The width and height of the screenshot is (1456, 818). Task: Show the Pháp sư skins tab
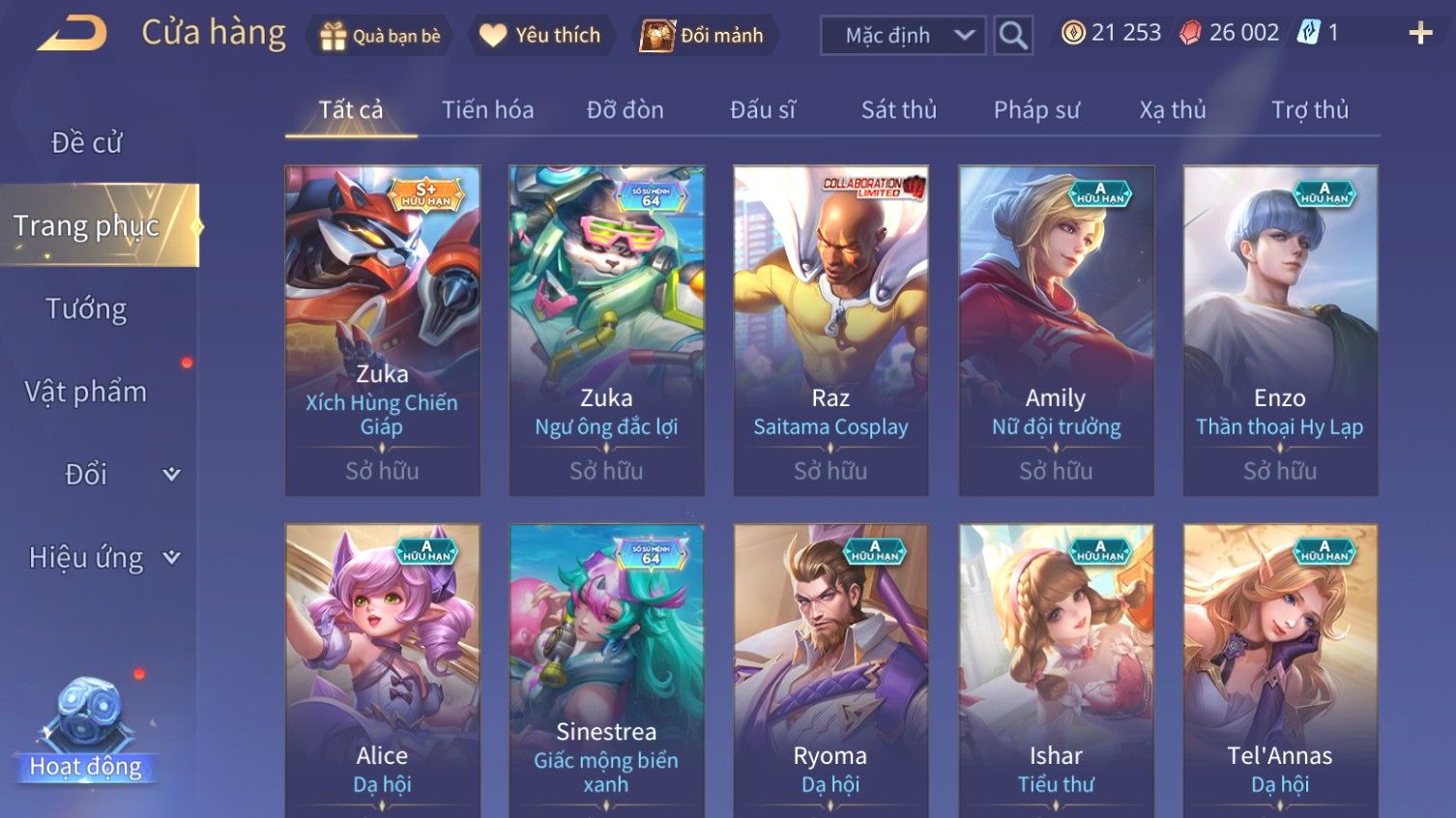tap(1035, 110)
